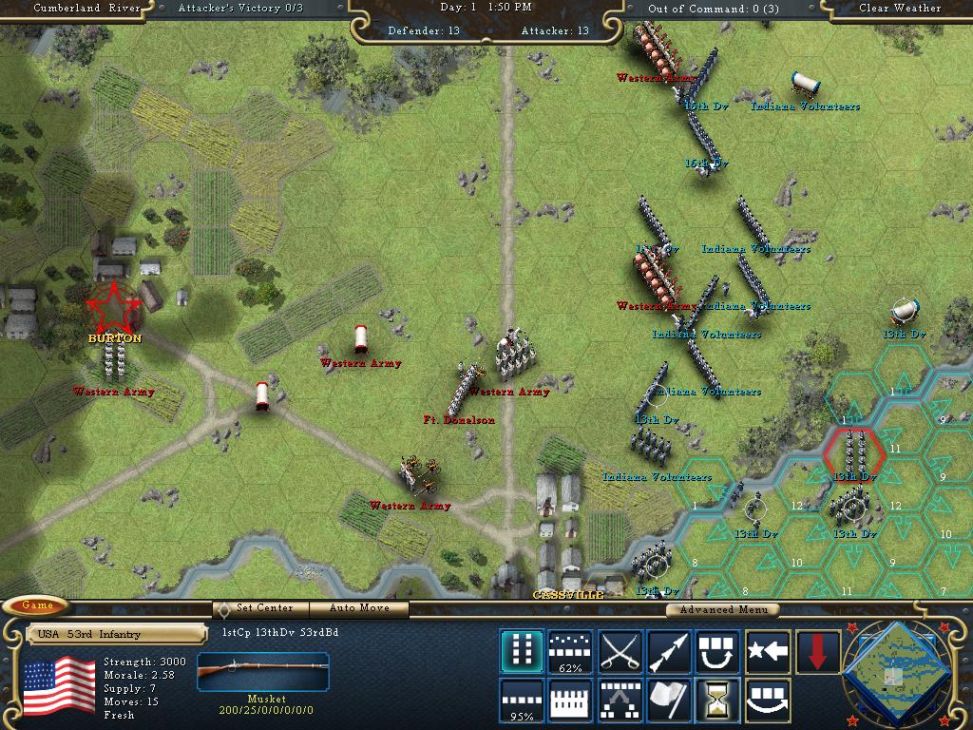The width and height of the screenshot is (973, 730).
Task: Click the diagonal arrow advance icon
Action: (669, 651)
